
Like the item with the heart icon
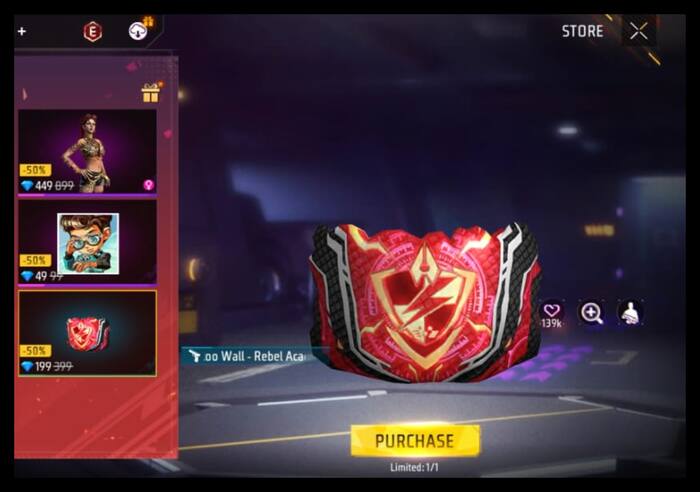pos(551,312)
